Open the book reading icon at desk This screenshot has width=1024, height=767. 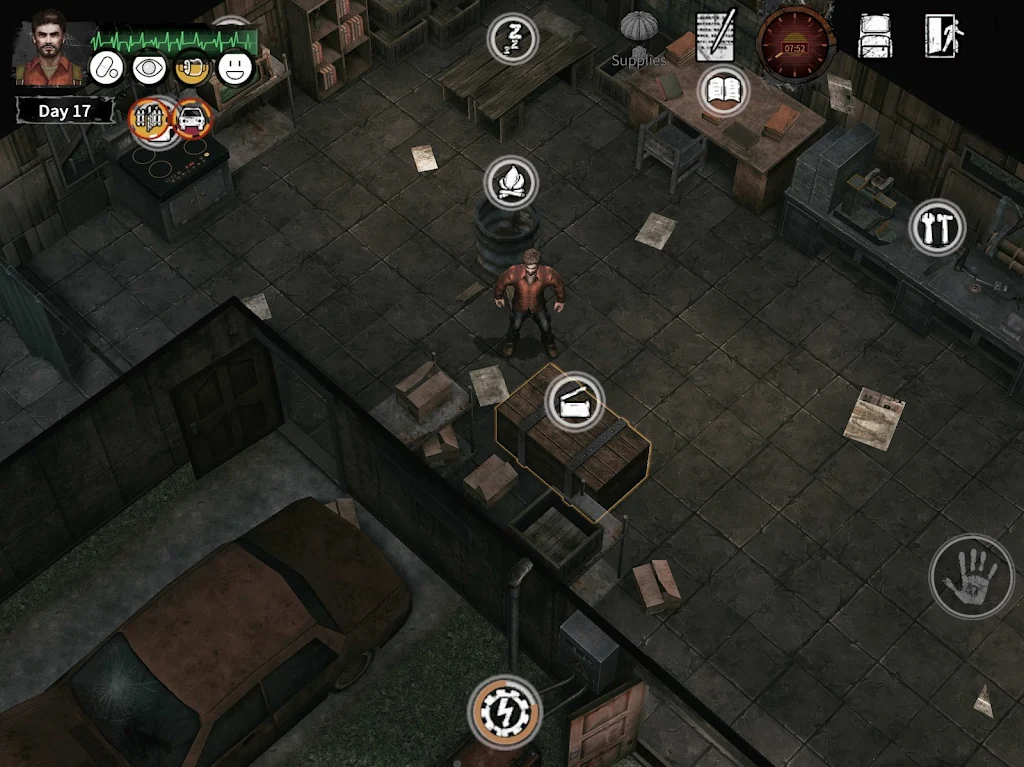tap(723, 91)
